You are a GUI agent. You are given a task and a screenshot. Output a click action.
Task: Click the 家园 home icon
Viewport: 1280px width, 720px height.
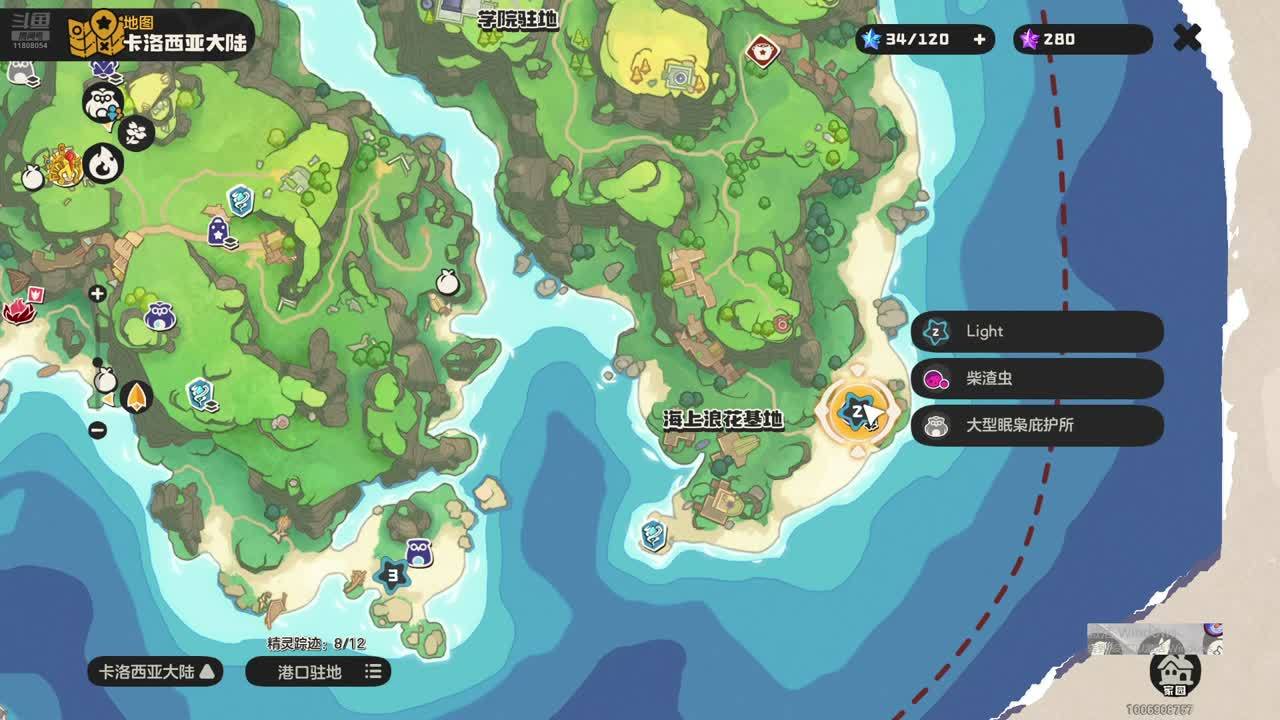pos(1175,672)
